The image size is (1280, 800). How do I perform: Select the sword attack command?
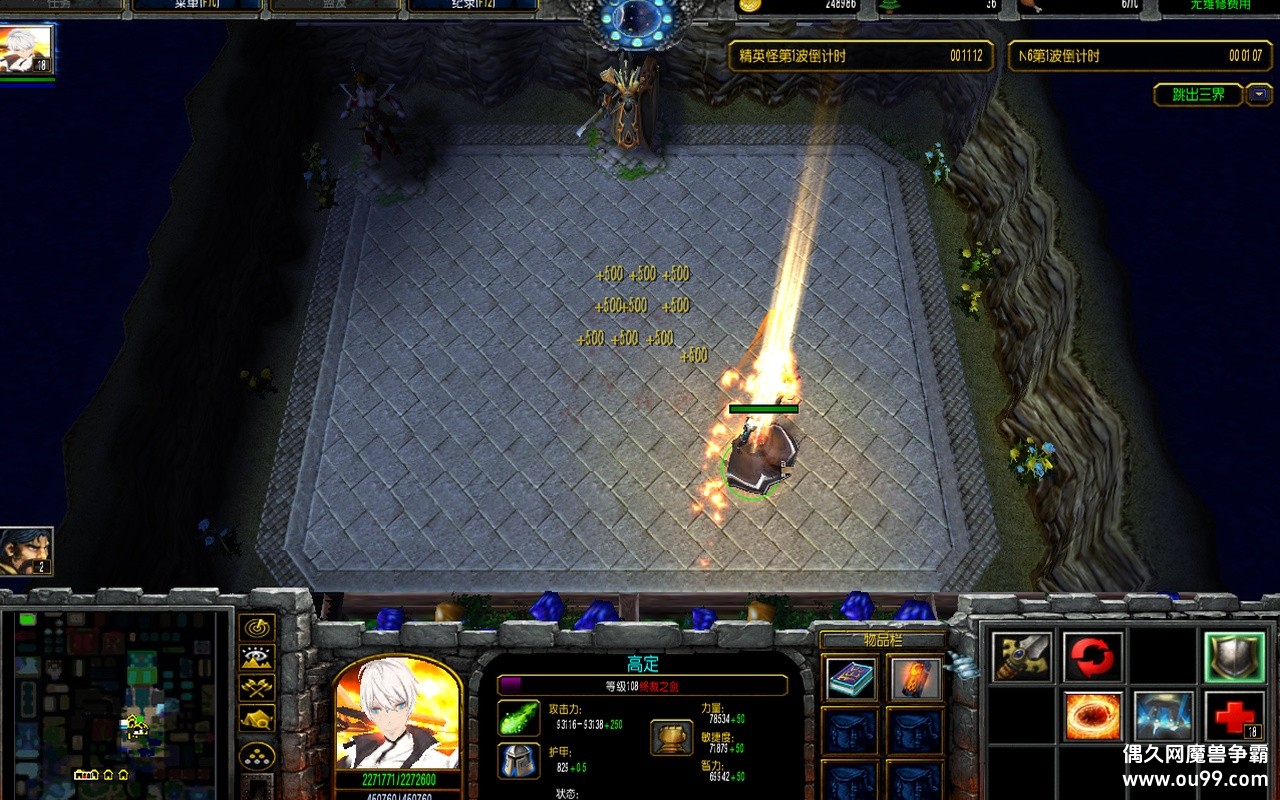pos(1022,657)
